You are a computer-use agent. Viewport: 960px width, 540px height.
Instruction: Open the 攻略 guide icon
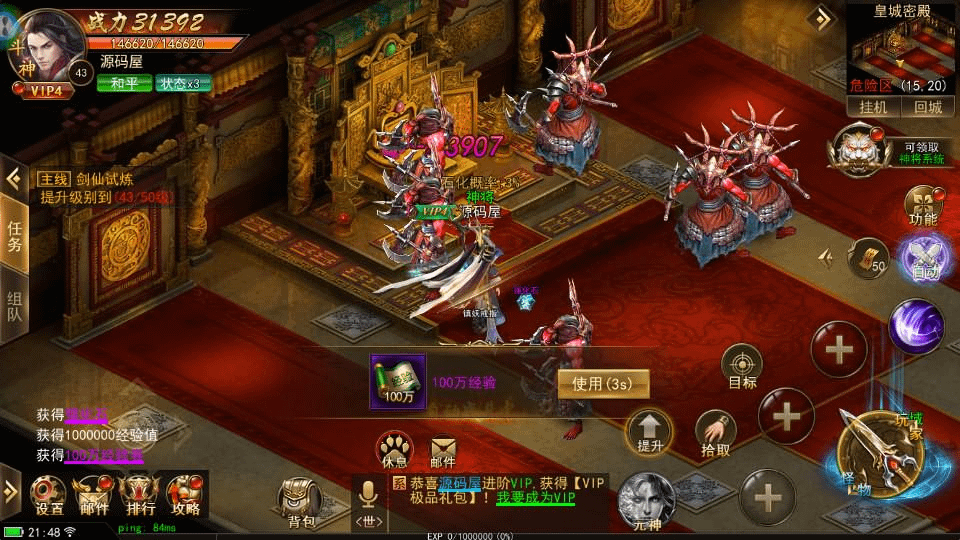(185, 495)
